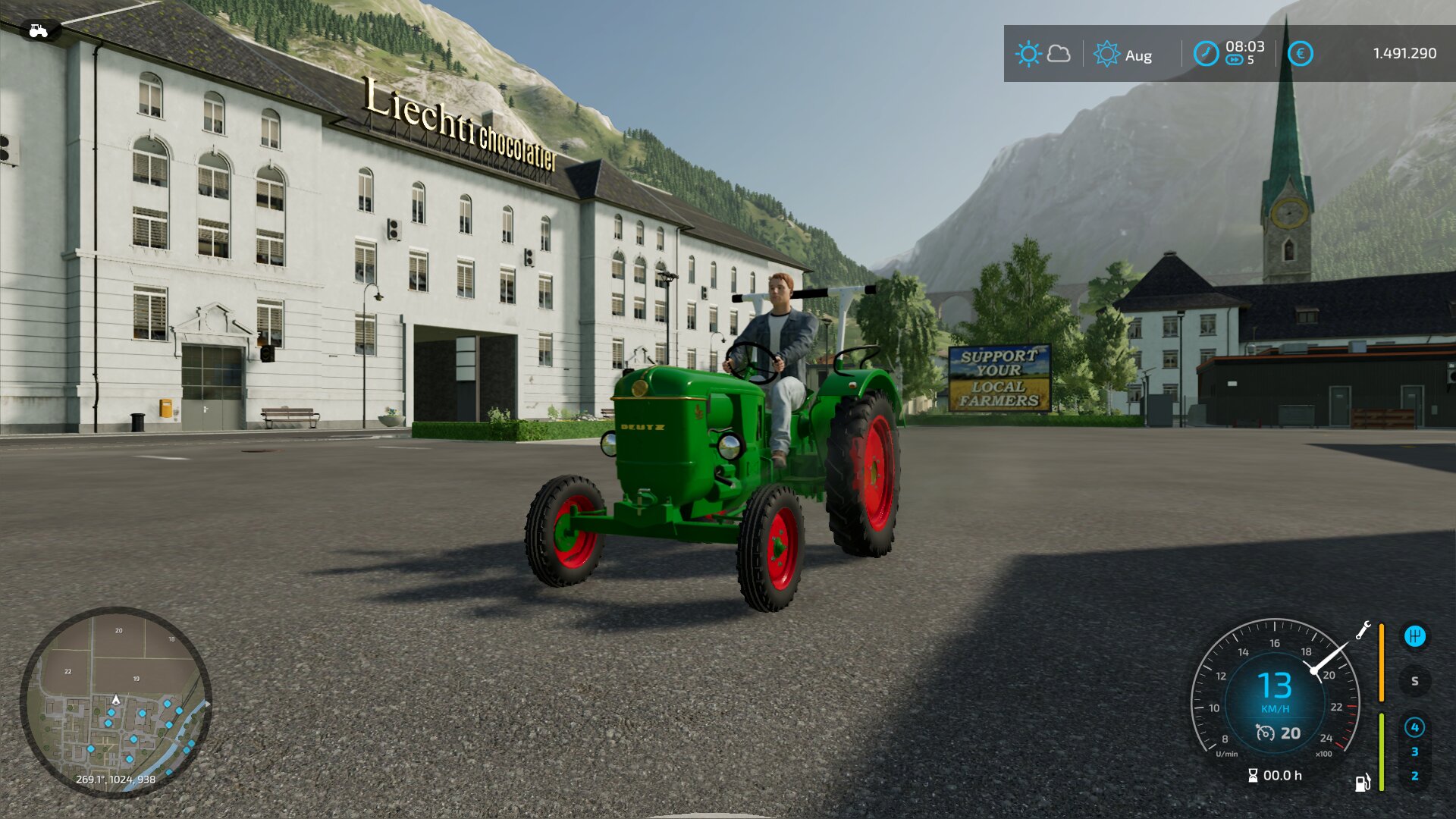Viewport: 1456px width, 819px height.
Task: Open the circular minimap
Action: [x=115, y=701]
